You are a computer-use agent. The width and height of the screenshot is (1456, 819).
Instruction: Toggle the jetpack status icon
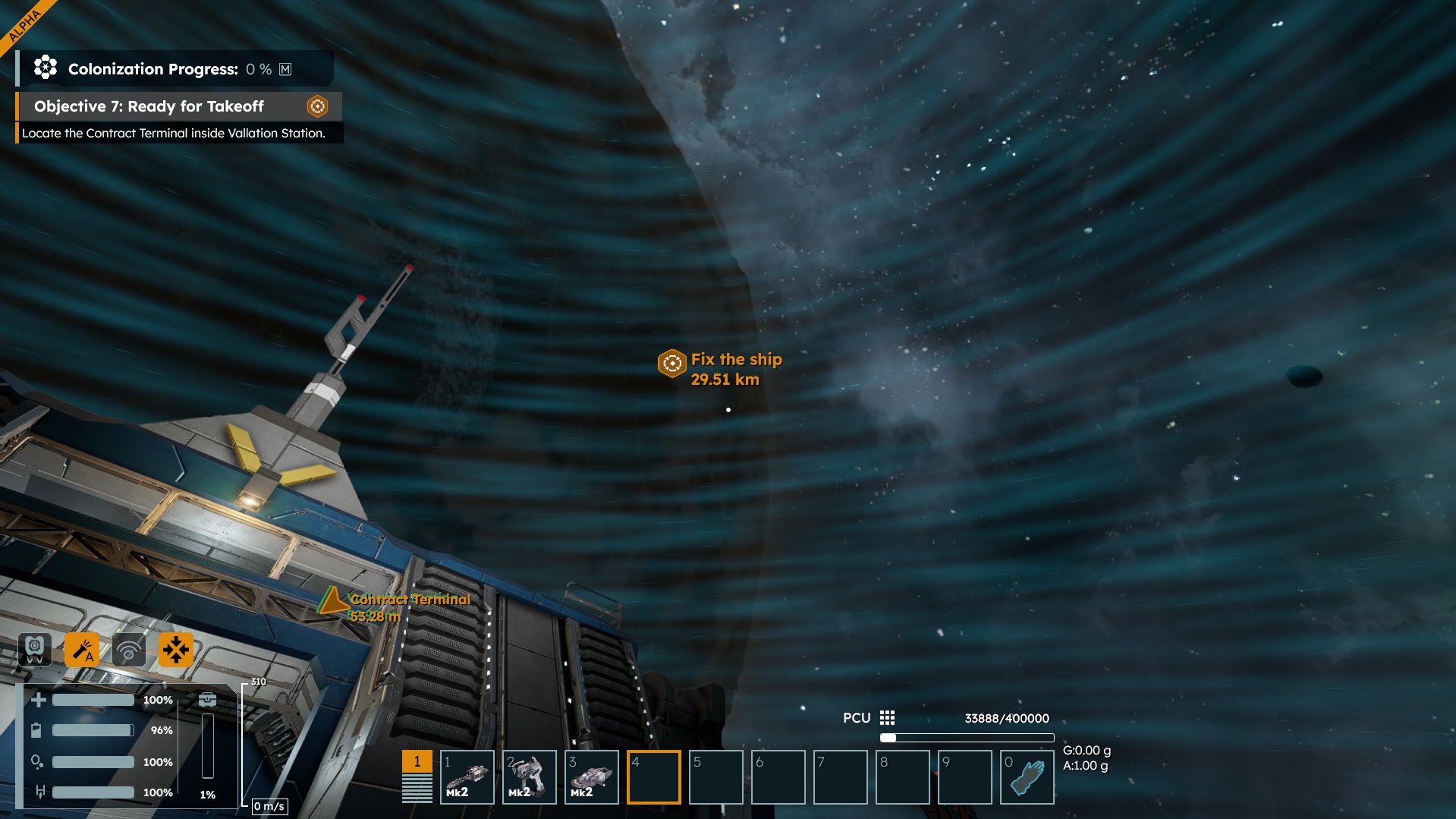point(35,650)
